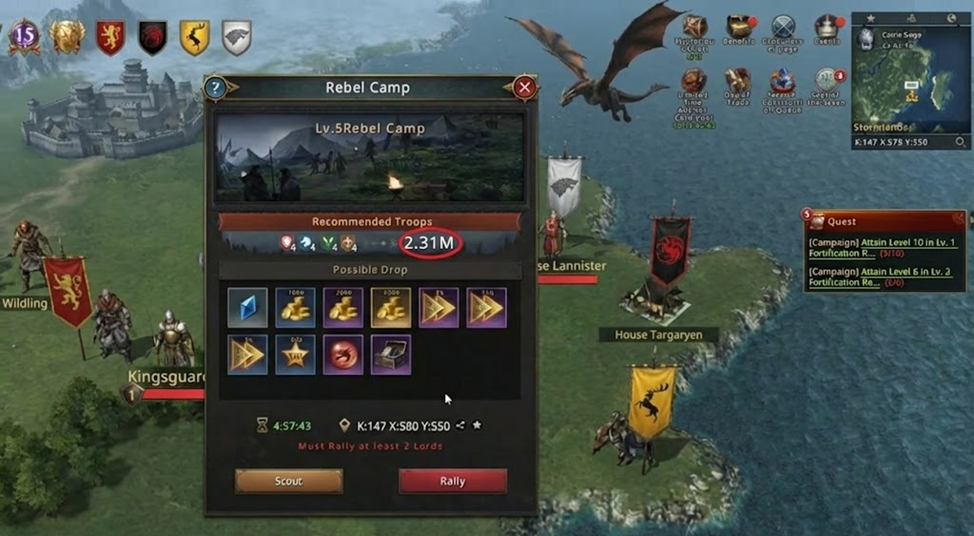Scout the Rebel Camp
Image resolution: width=974 pixels, height=536 pixels.
coord(288,481)
